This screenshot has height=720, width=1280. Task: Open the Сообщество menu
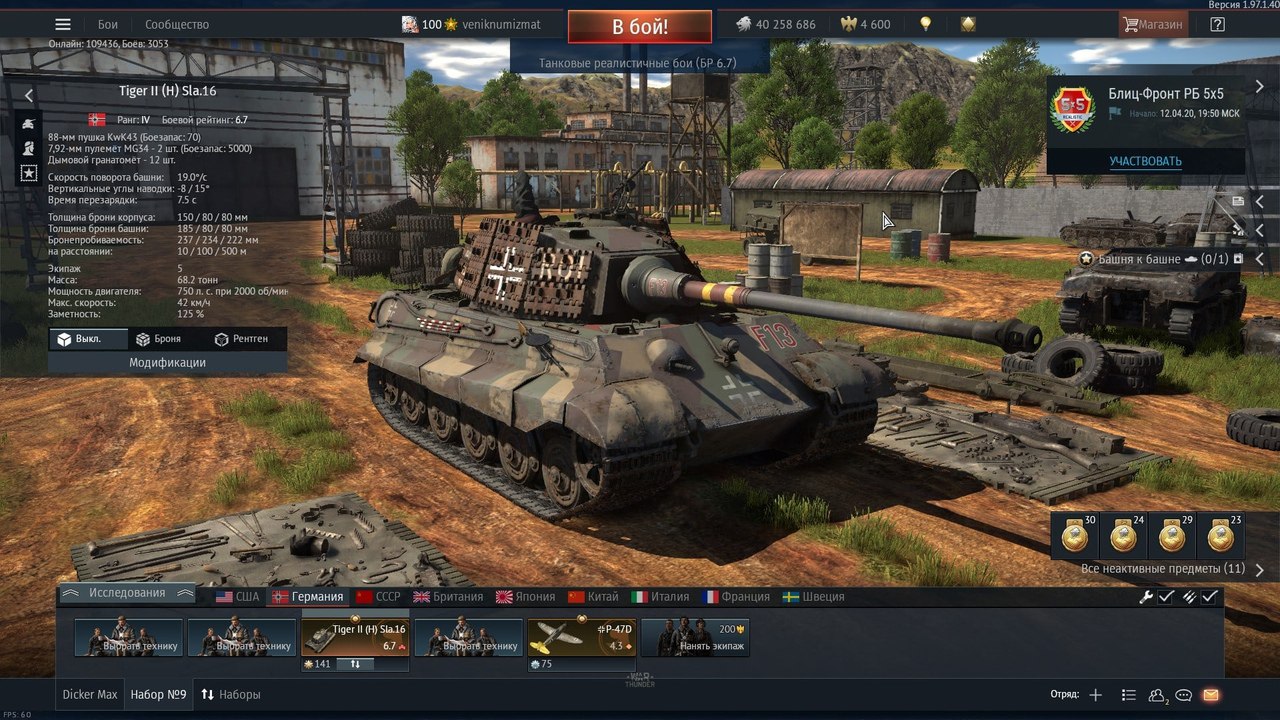click(177, 24)
